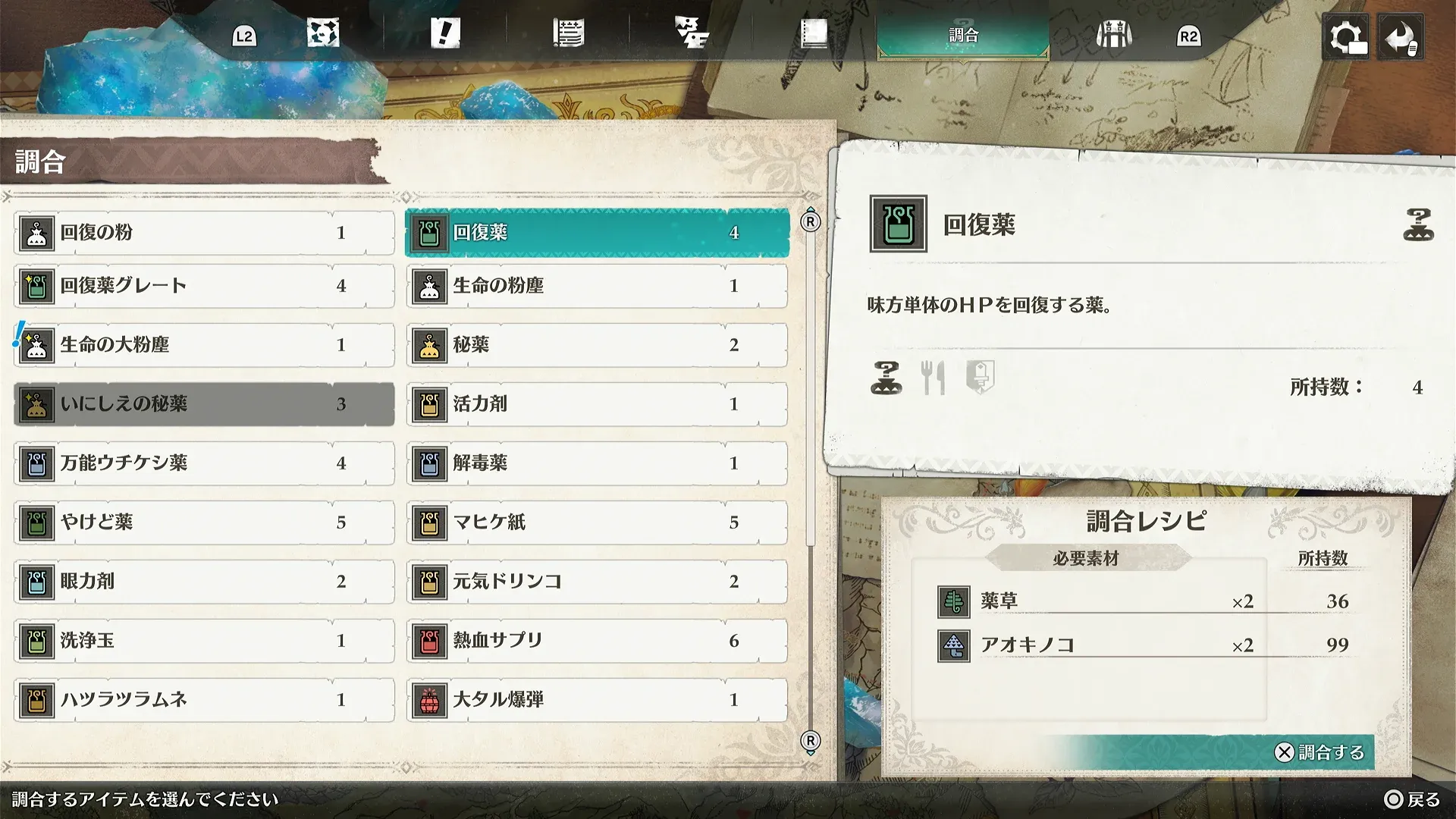Select the 大タル爆弾 item entry
Image resolution: width=1456 pixels, height=819 pixels.
tap(596, 699)
